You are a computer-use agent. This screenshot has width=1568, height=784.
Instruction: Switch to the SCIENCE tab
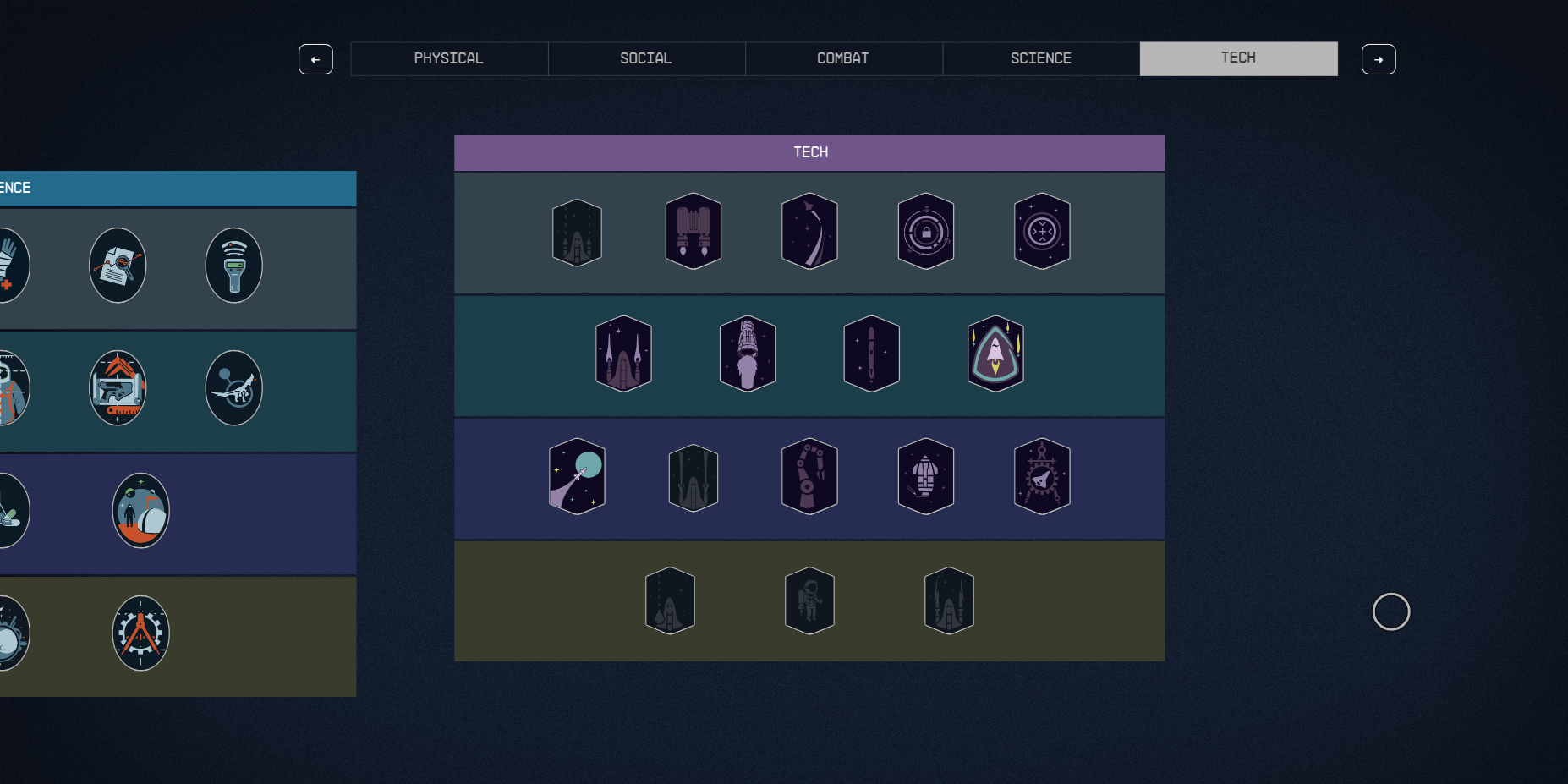pos(1040,58)
